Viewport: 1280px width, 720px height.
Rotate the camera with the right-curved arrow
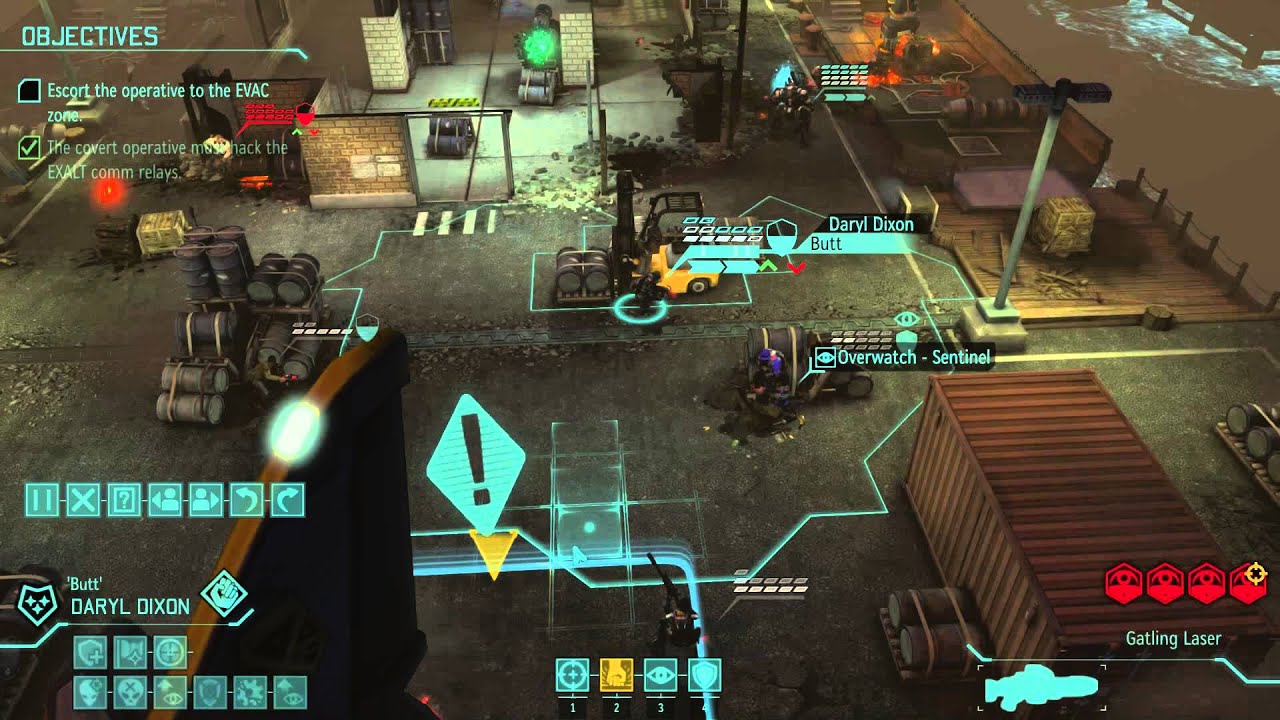click(x=287, y=499)
